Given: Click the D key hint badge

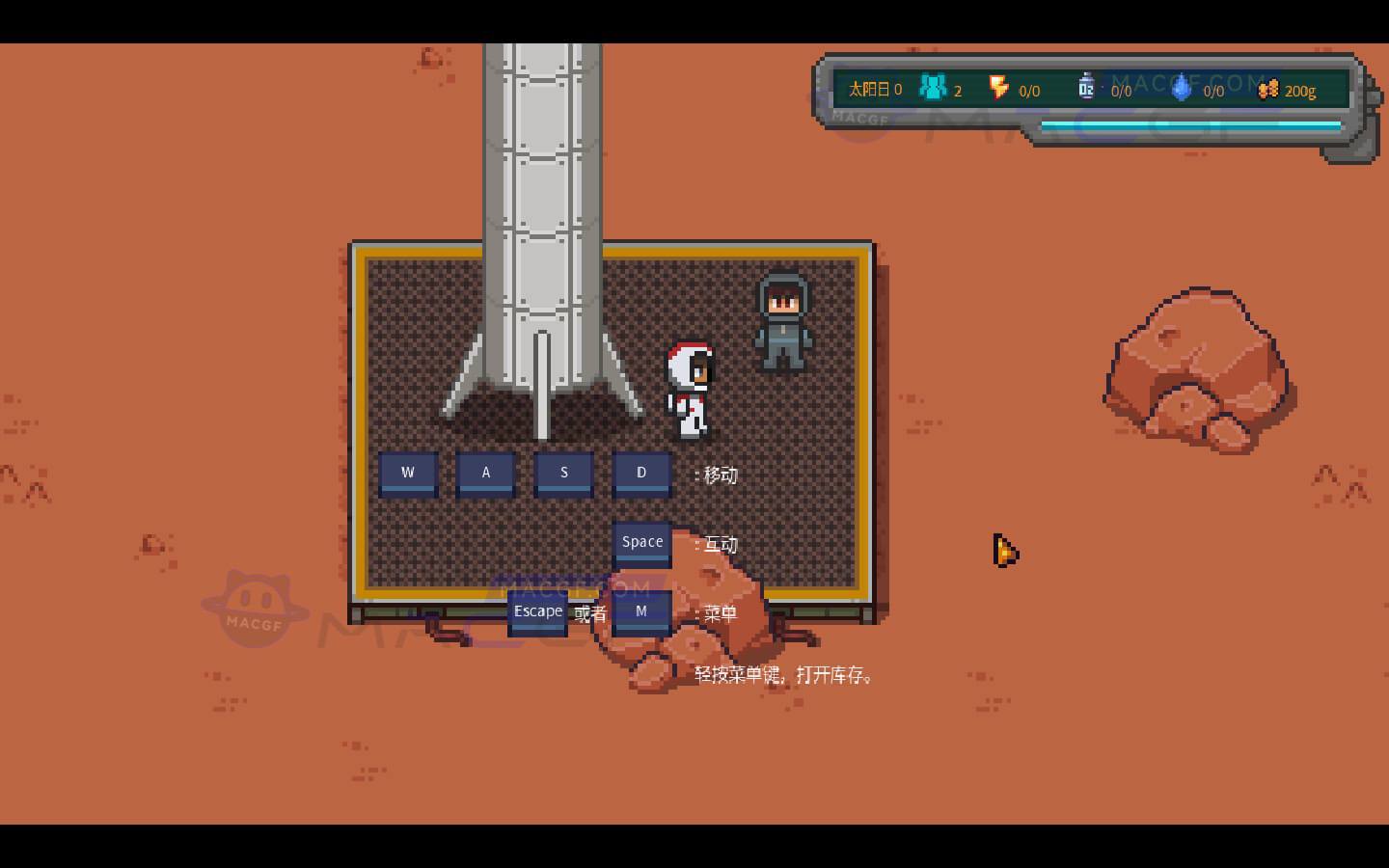Looking at the screenshot, I should click(x=641, y=473).
